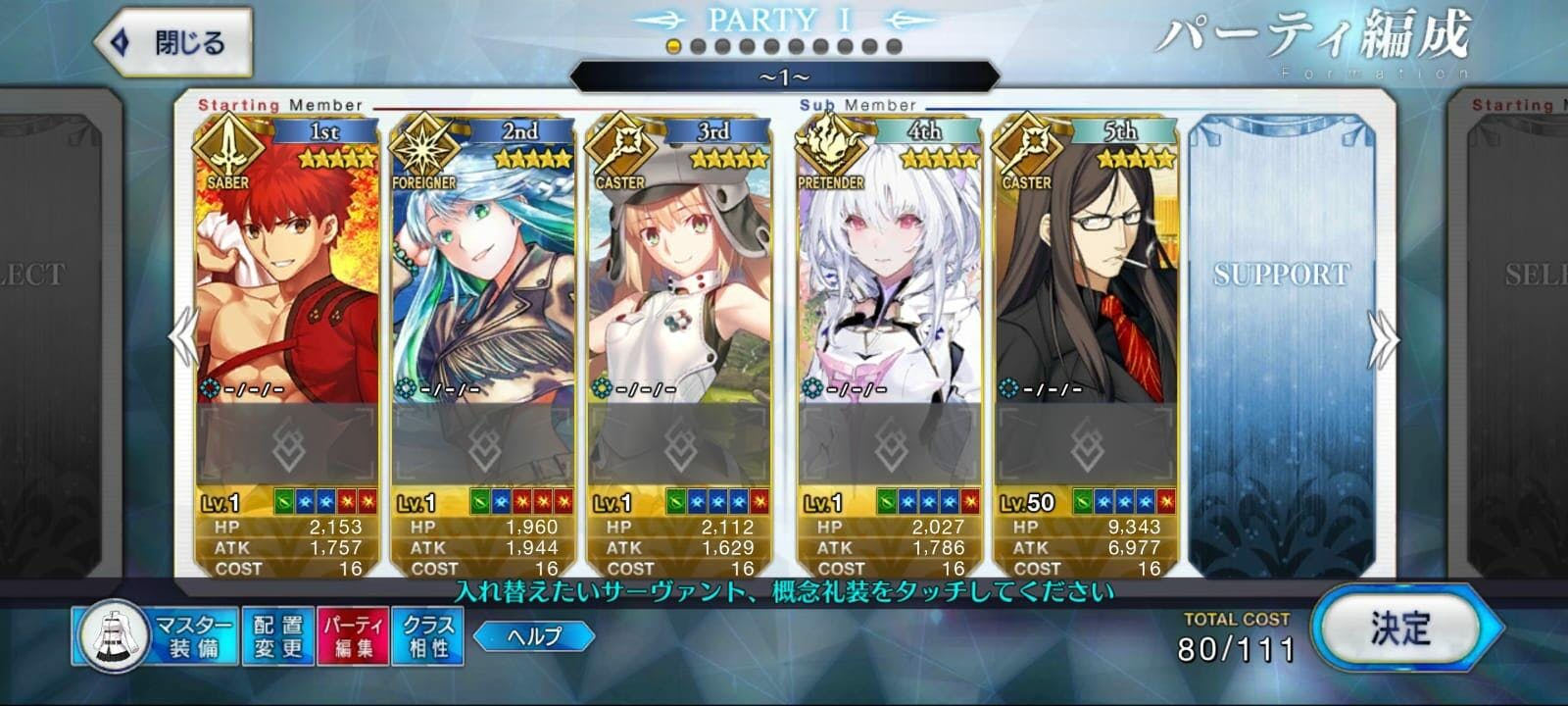The height and width of the screenshot is (706, 1568).
Task: Pick the 3rd slot Caster servant card
Action: coord(679,275)
